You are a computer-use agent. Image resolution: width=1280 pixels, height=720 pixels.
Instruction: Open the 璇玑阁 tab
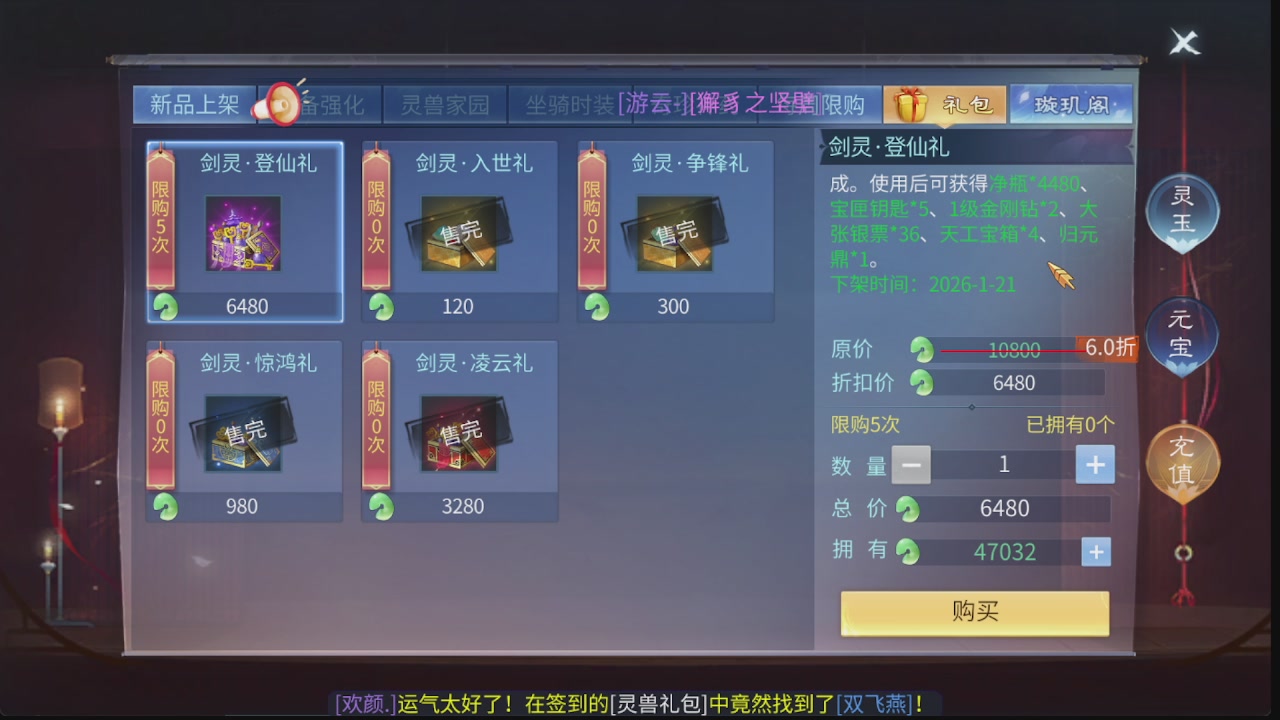coord(1074,101)
